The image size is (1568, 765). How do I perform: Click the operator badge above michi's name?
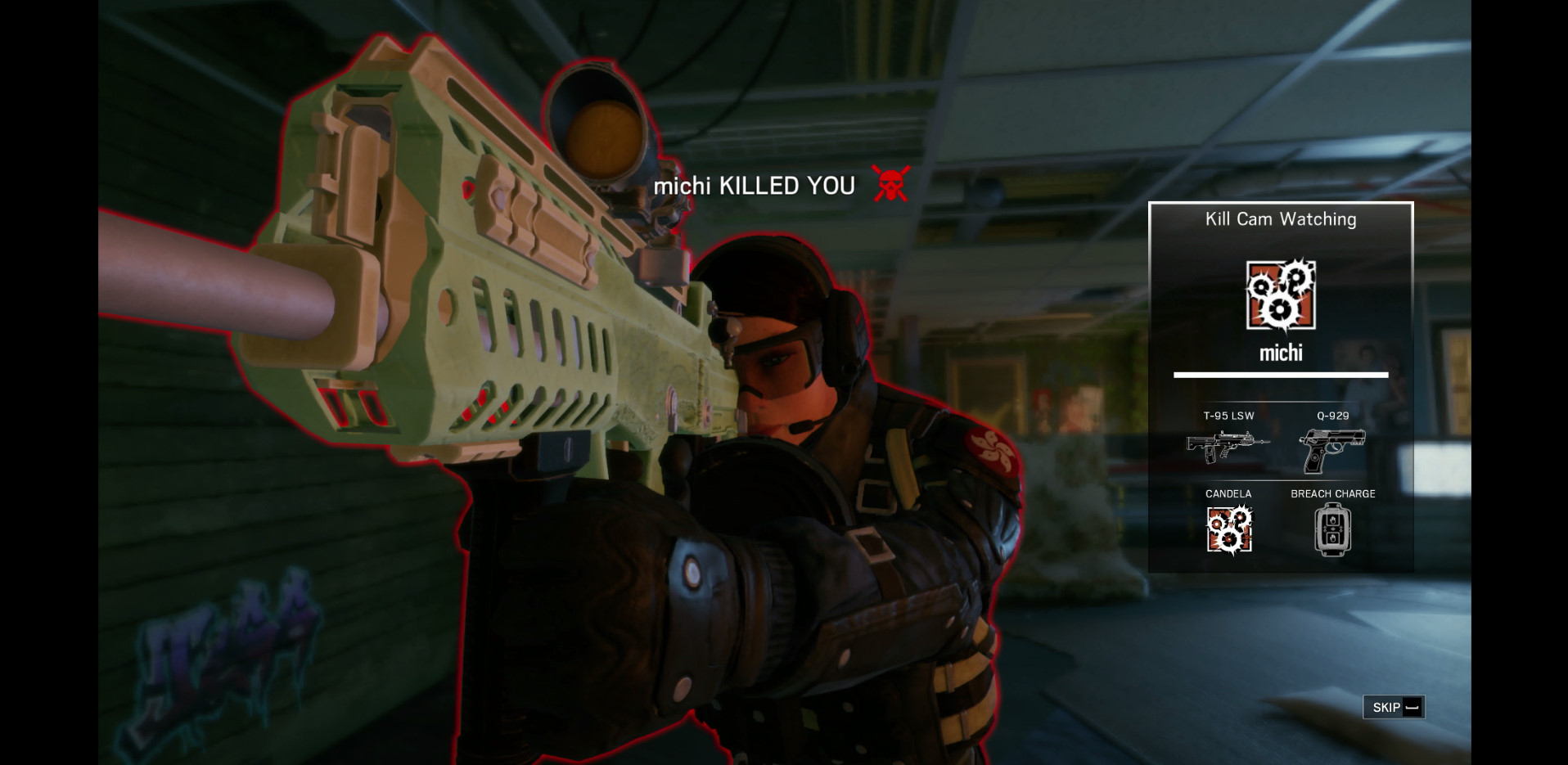tap(1281, 295)
